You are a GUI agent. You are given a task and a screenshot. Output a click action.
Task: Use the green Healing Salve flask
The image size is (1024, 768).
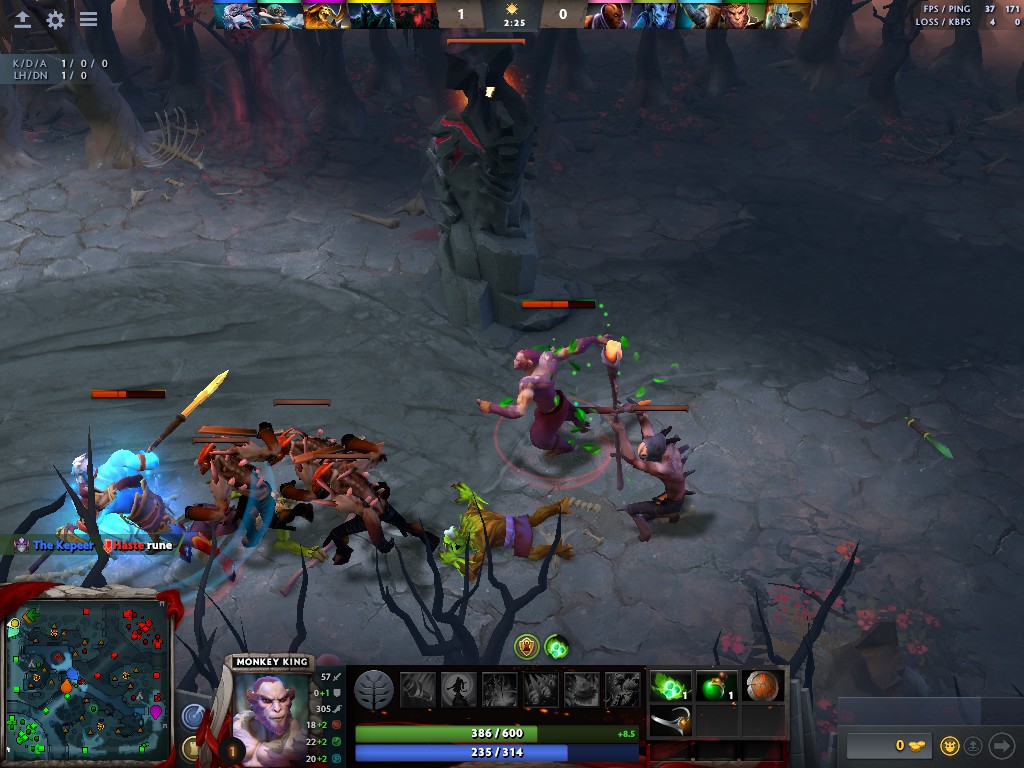[x=716, y=687]
